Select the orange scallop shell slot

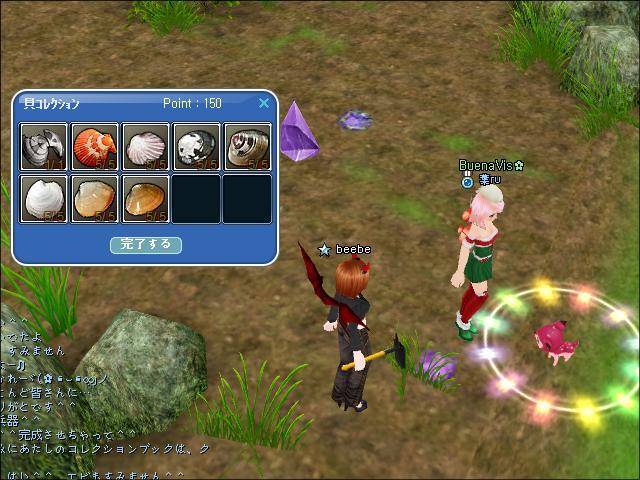[95, 147]
